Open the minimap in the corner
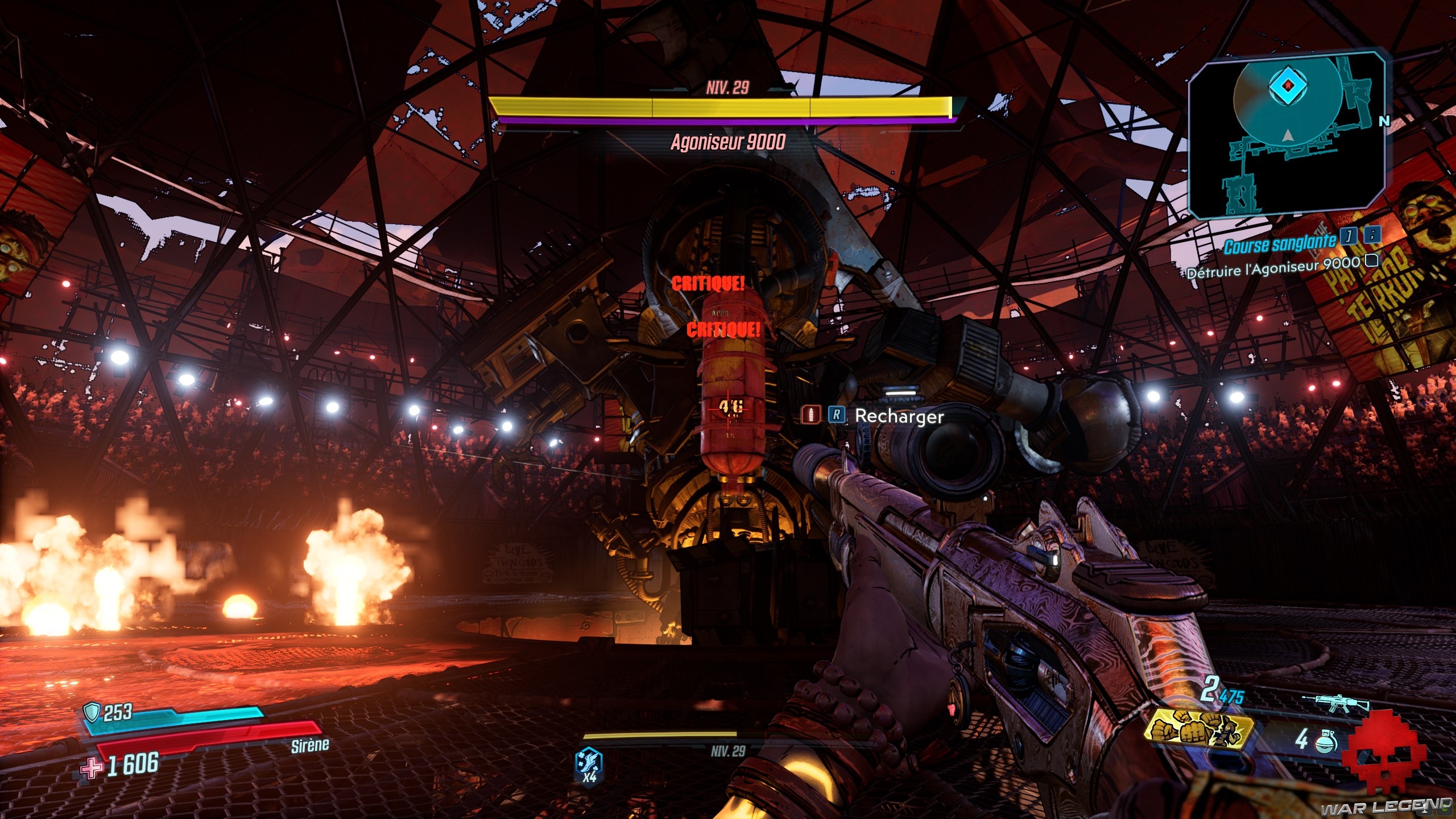 point(1287,135)
